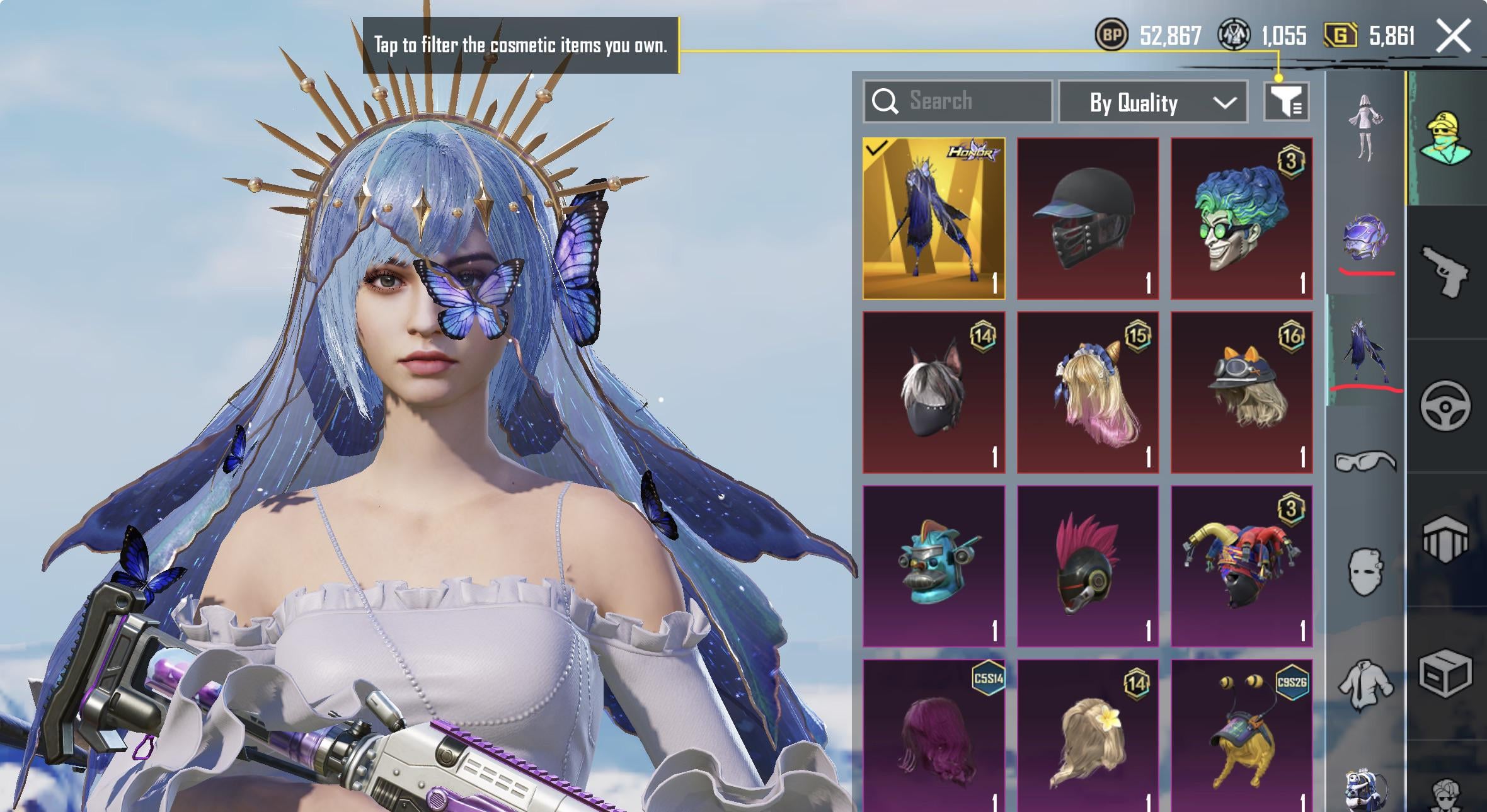
Task: Close the inventory with the X button
Action: pos(1453,36)
